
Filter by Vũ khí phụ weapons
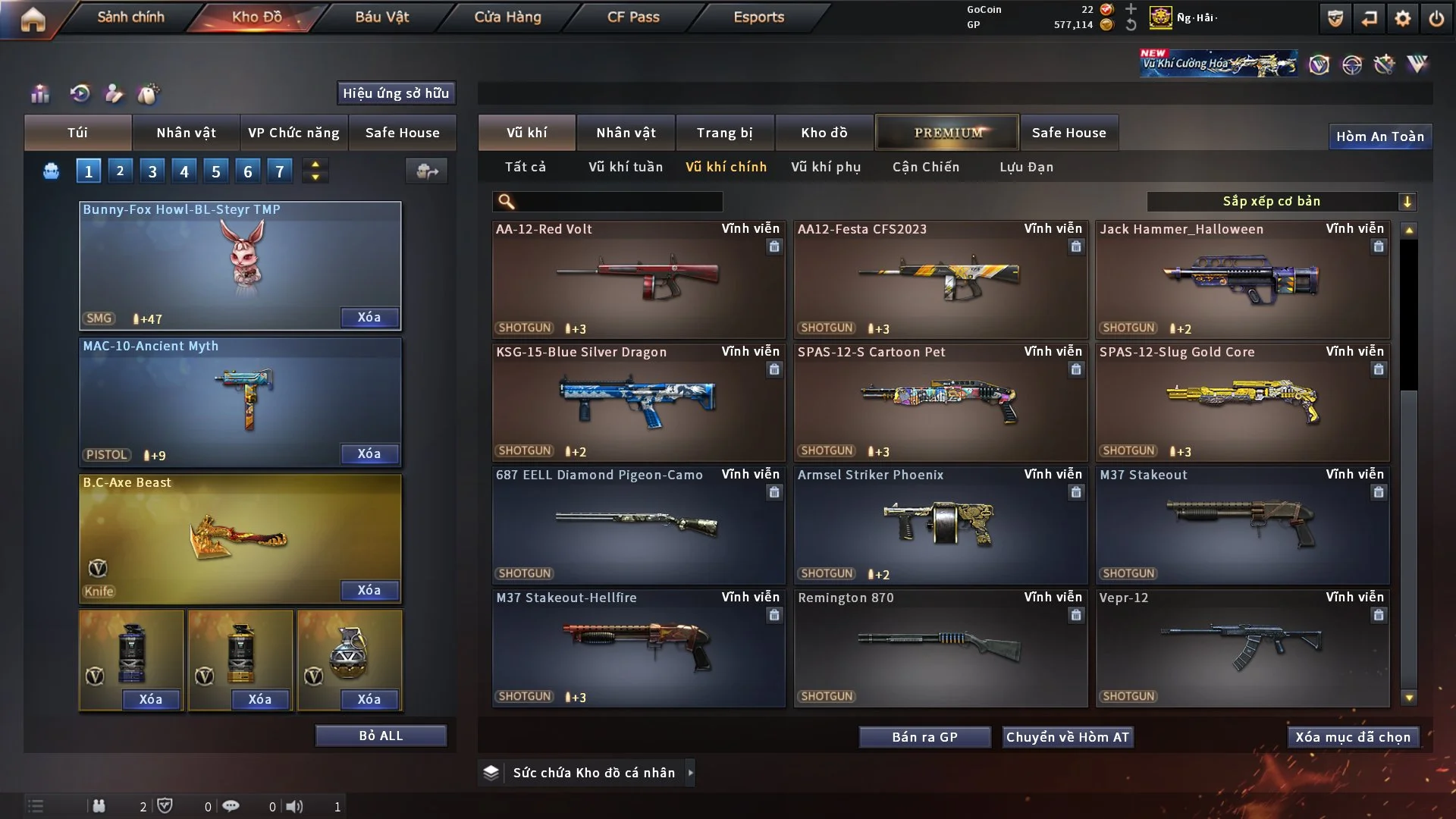click(x=826, y=167)
